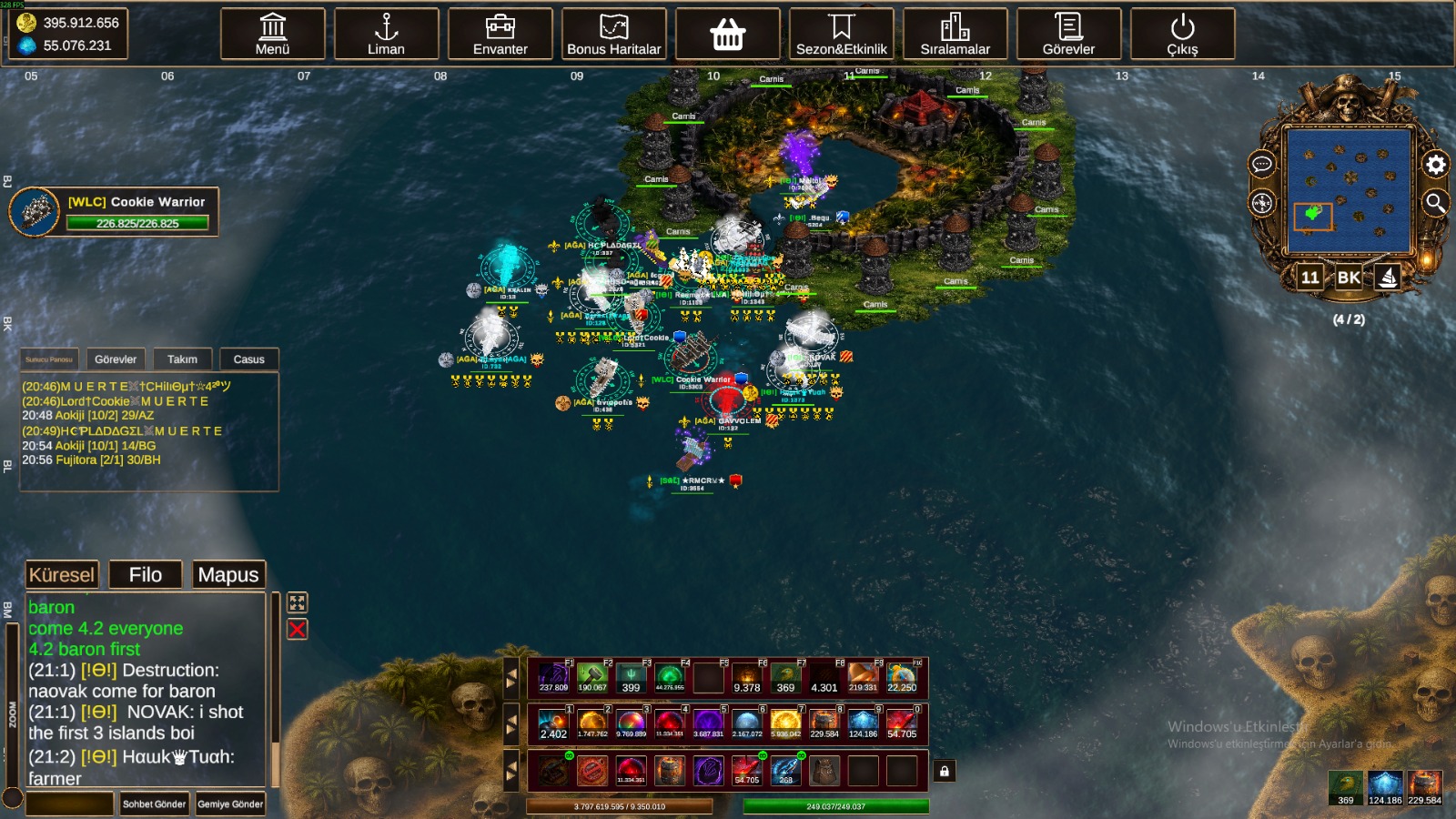Go to the Liman harbor screen
This screenshot has width=1456, height=819.
[x=386, y=35]
